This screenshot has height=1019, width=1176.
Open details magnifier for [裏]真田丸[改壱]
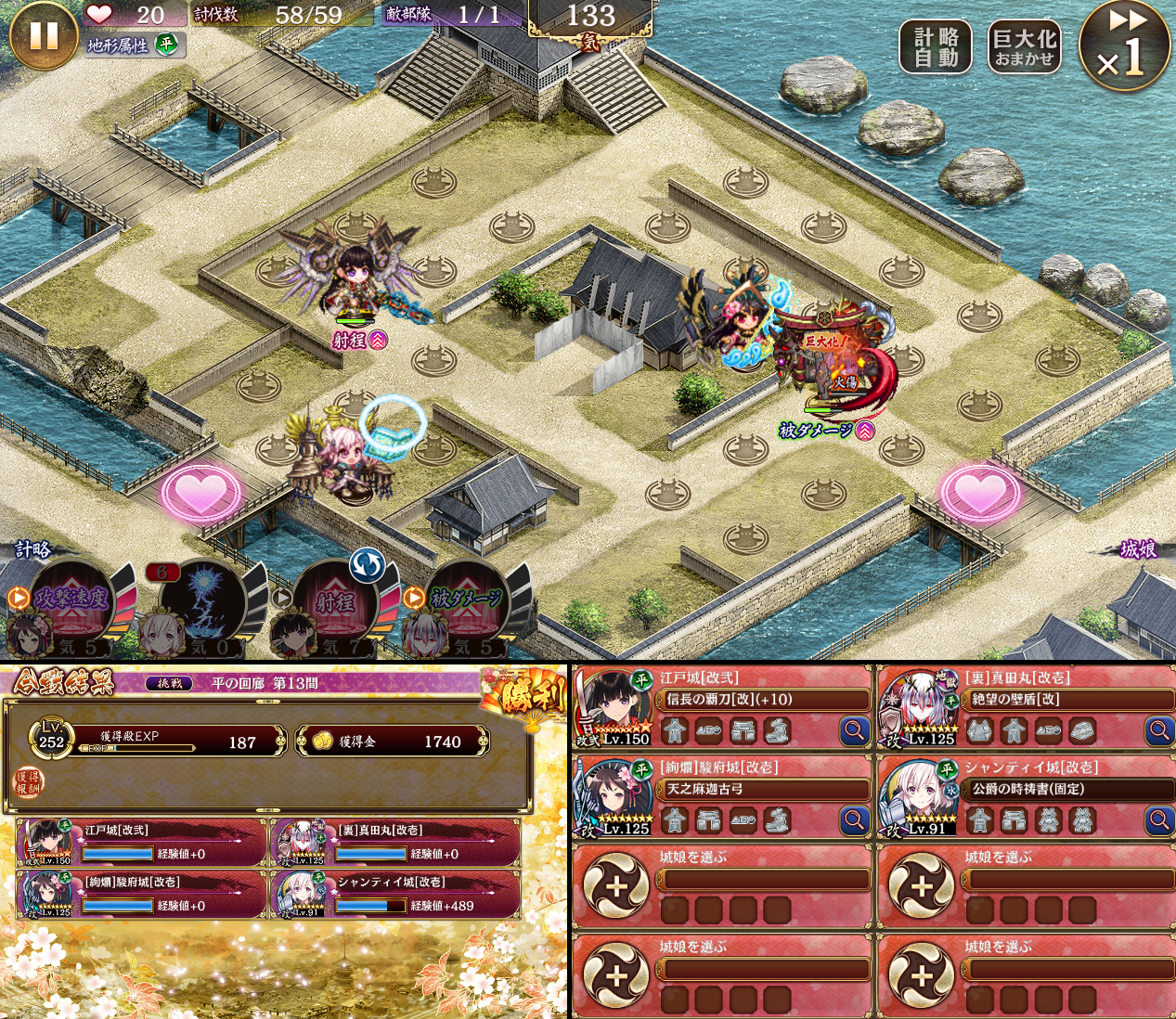point(1159,731)
